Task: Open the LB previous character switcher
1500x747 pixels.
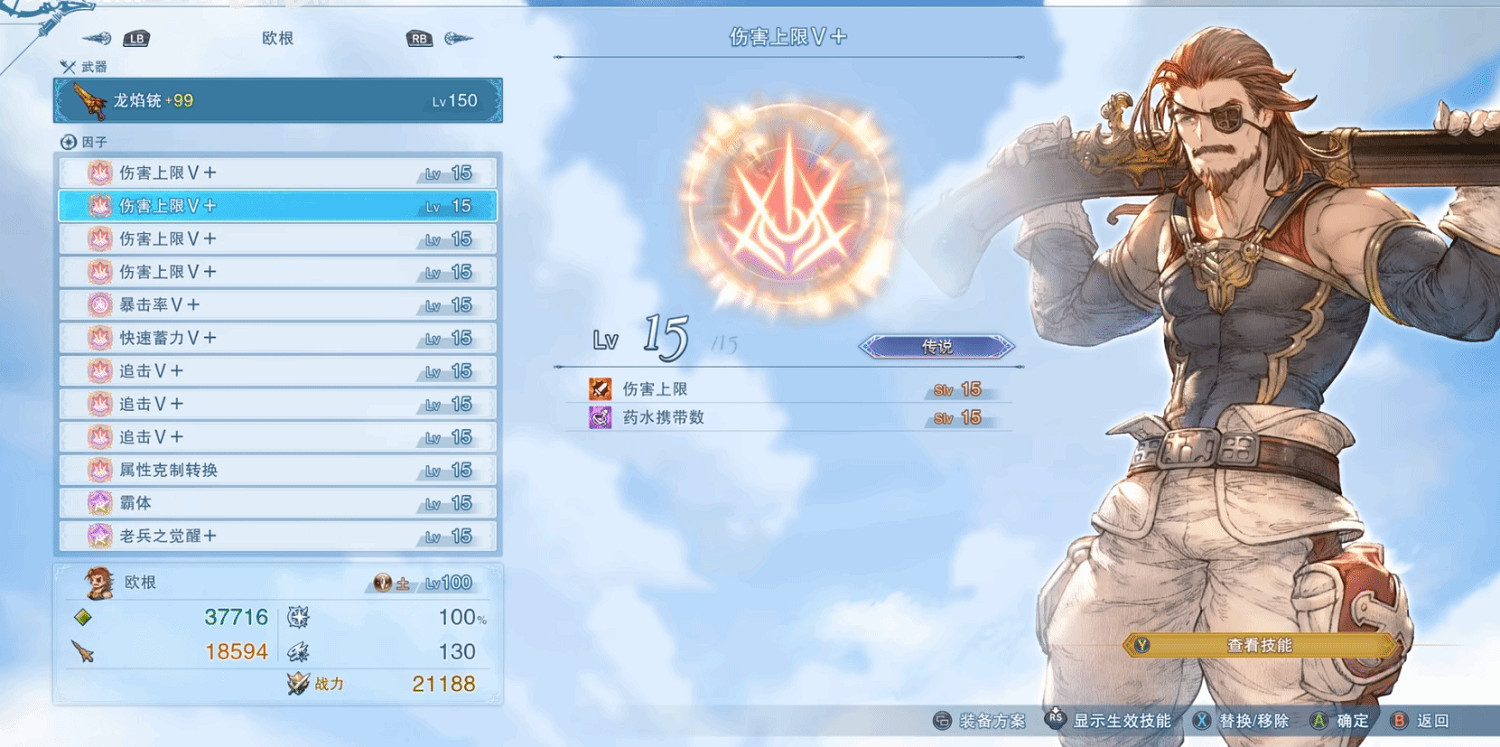Action: pos(136,38)
